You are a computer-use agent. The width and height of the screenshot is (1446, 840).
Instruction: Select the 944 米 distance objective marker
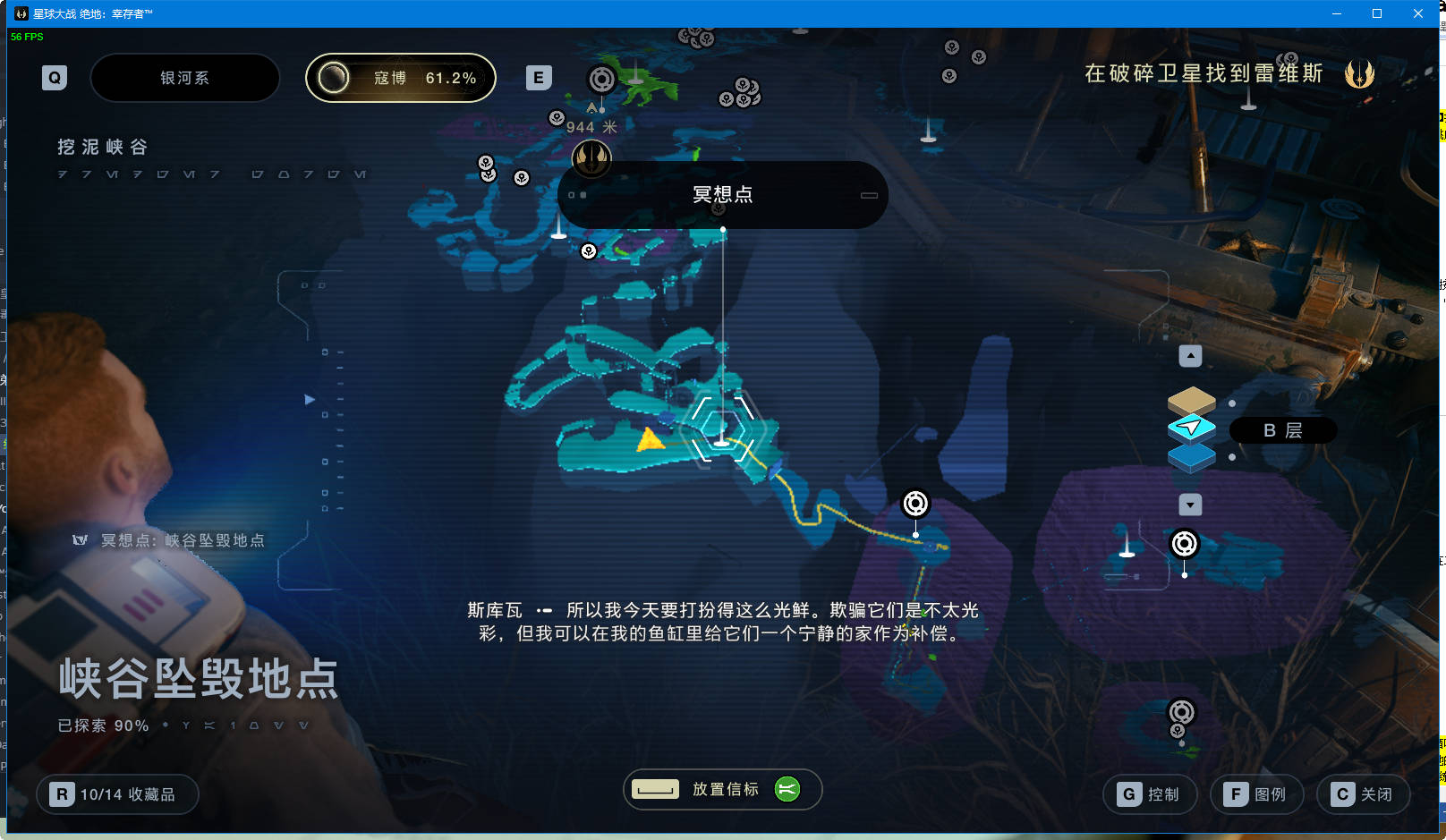tap(591, 157)
